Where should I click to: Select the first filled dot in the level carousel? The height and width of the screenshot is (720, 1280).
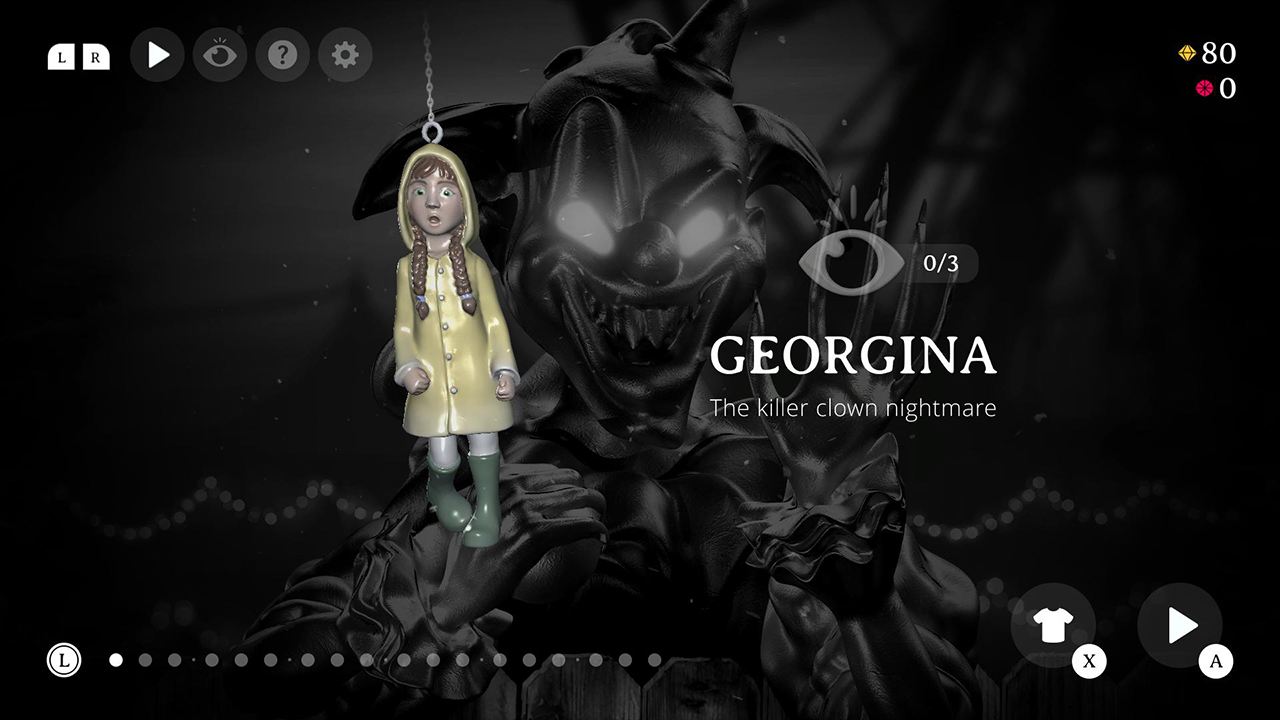click(117, 660)
